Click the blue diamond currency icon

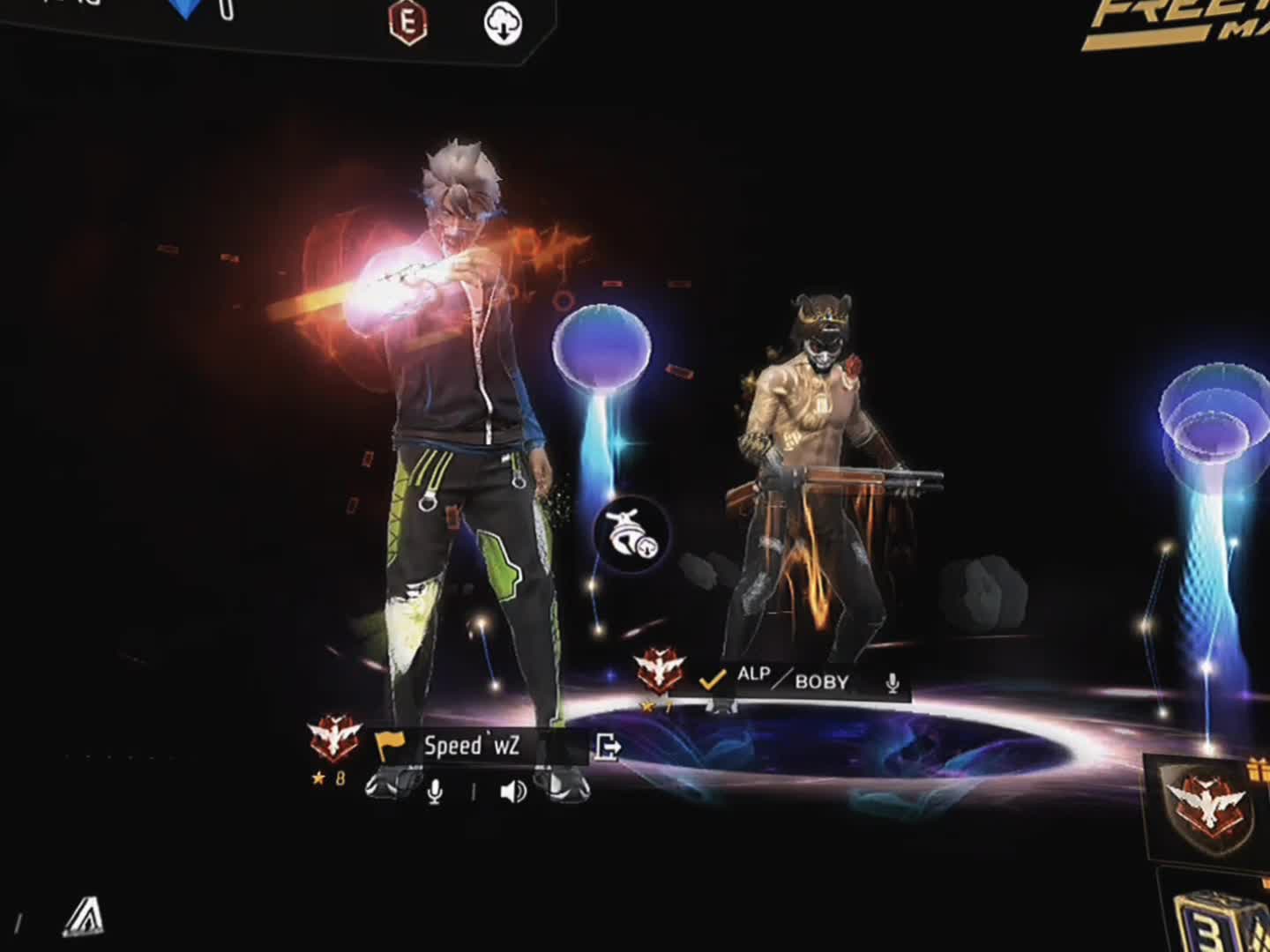coord(187,9)
